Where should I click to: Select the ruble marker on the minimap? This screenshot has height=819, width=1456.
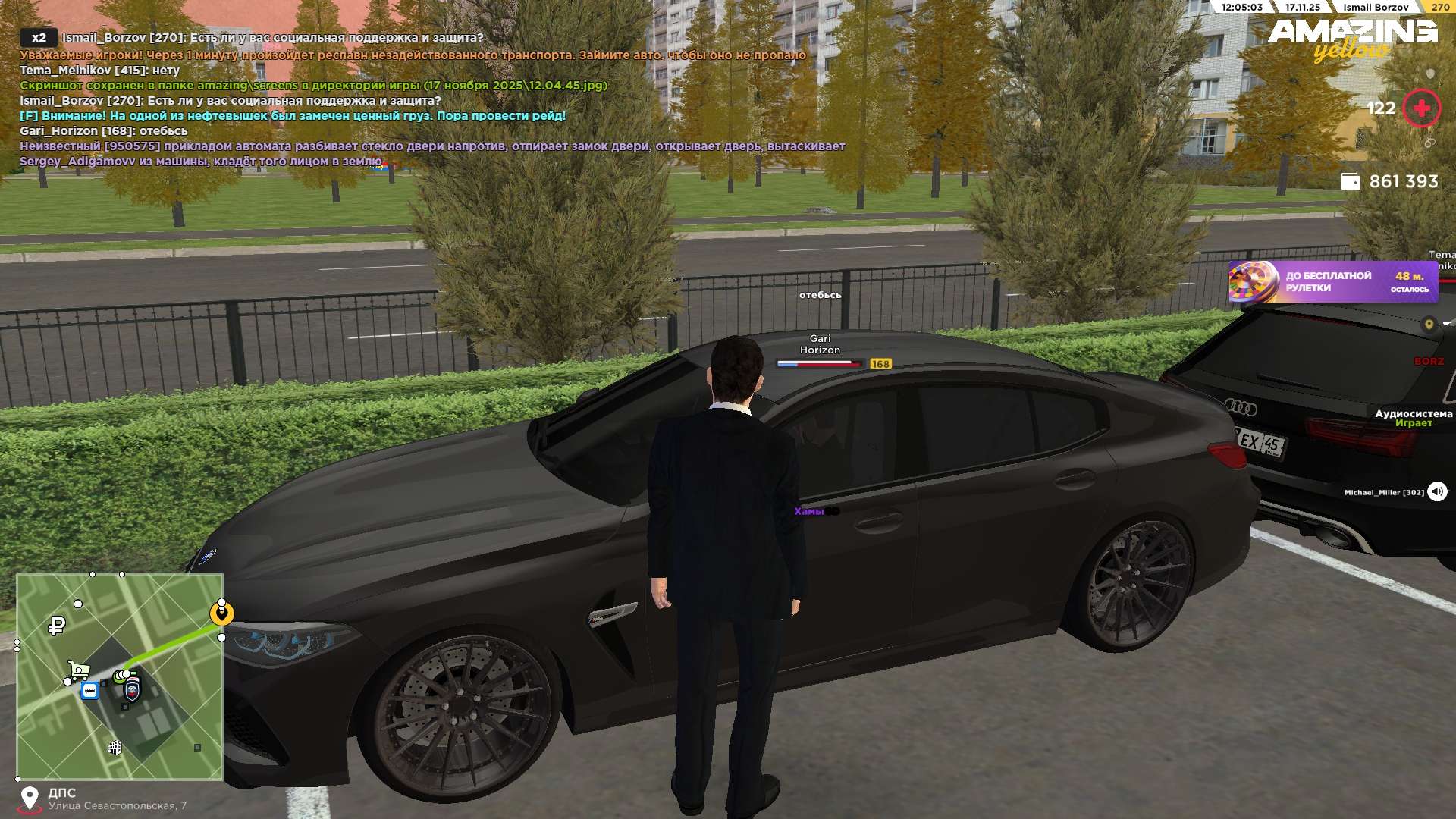[x=57, y=626]
